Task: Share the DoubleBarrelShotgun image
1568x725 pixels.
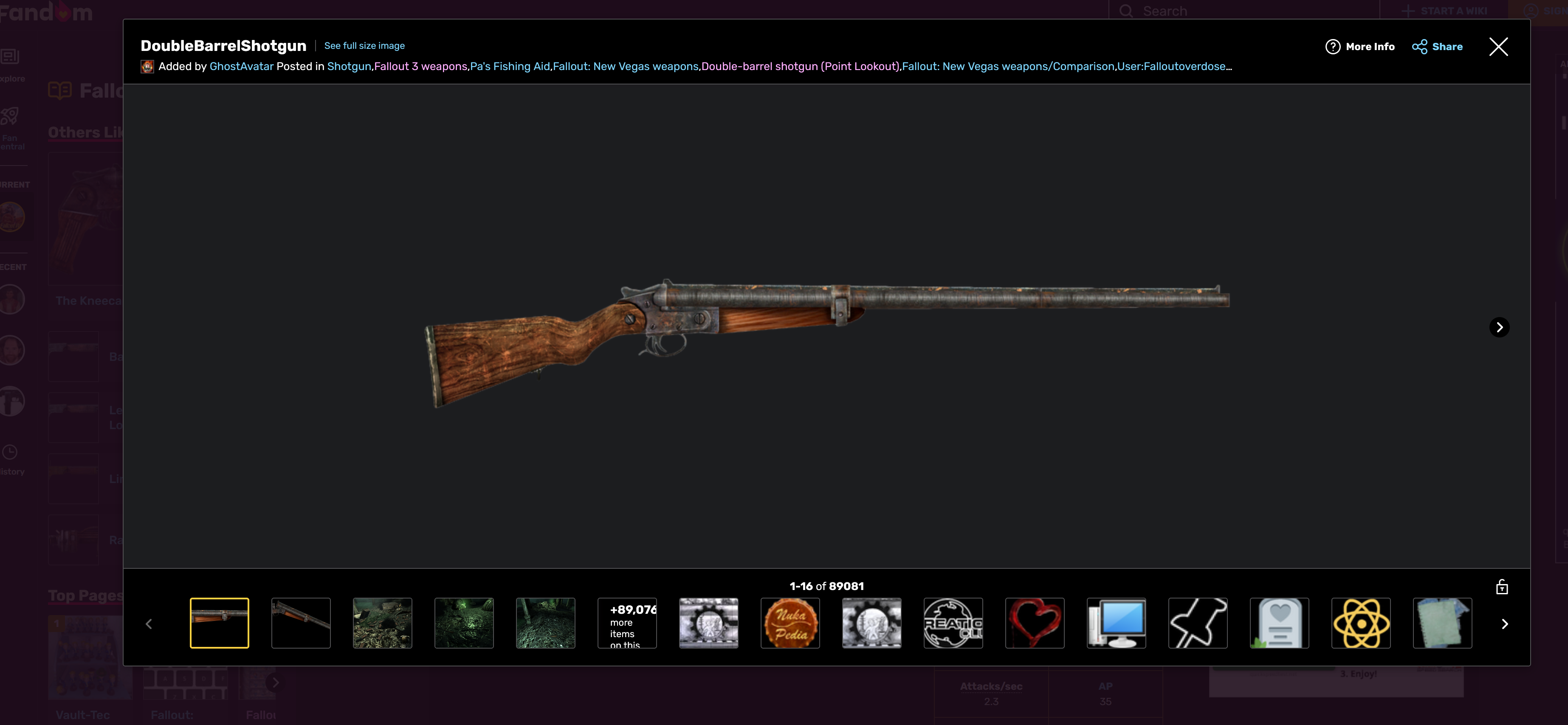Action: click(1437, 46)
